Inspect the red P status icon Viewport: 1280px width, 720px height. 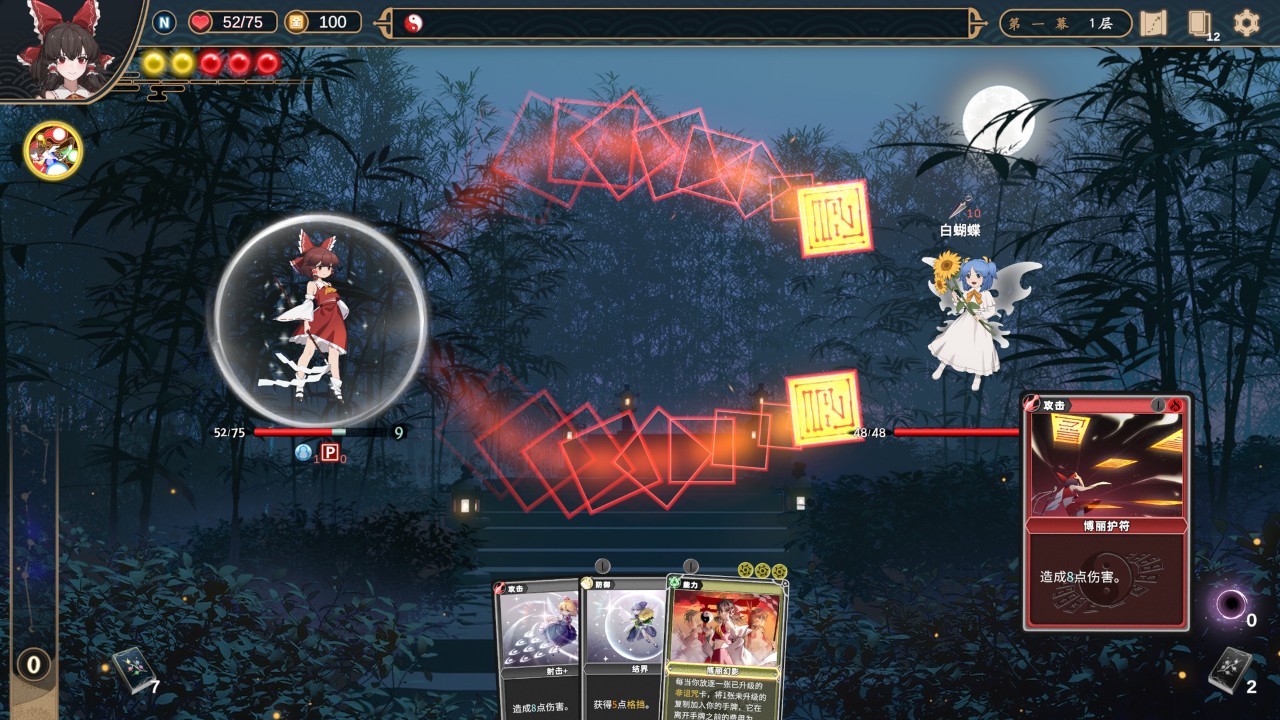[x=329, y=453]
